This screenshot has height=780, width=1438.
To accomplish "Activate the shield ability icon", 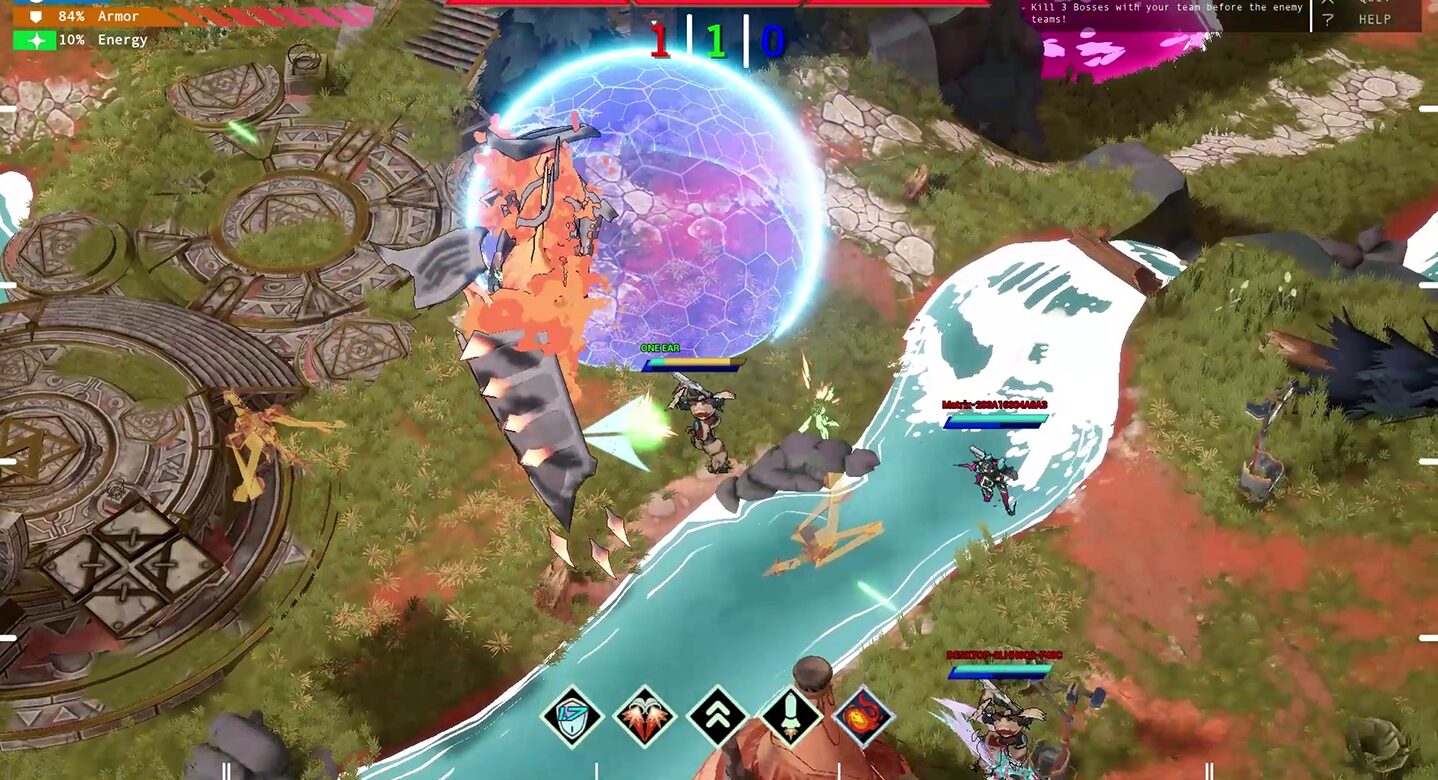I will pos(571,716).
